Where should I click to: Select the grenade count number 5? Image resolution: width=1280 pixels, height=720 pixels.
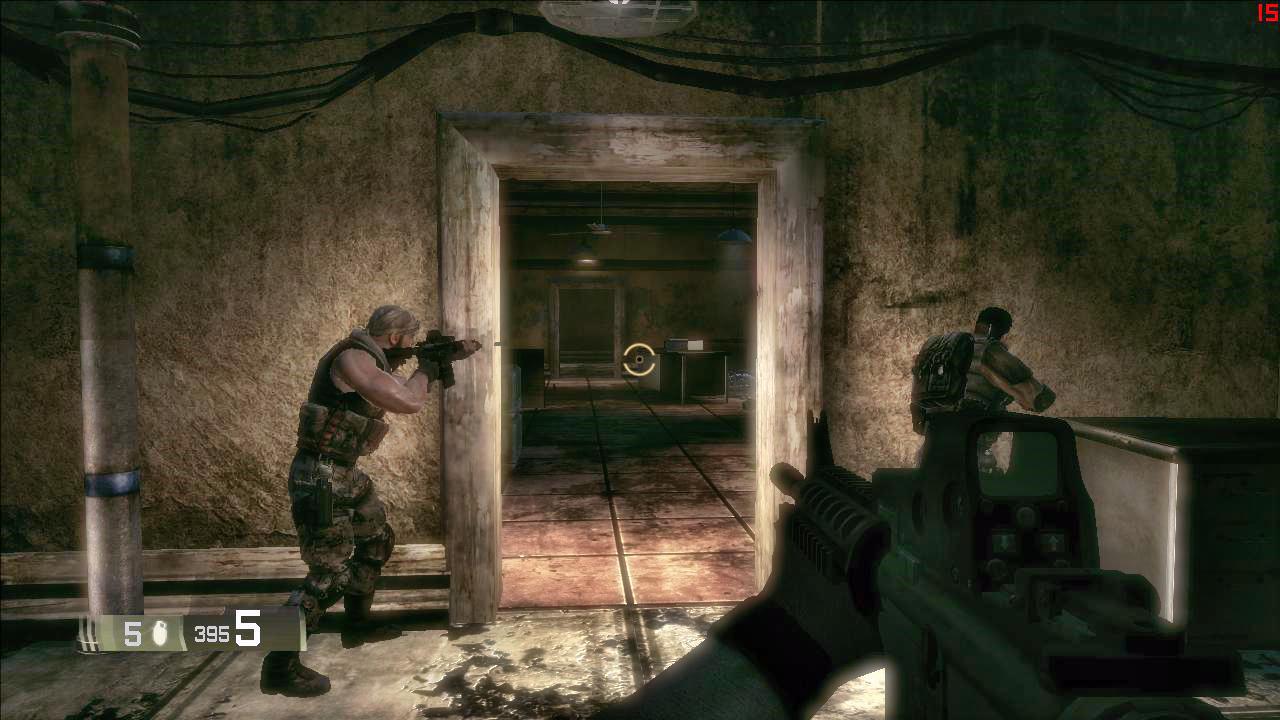coord(133,631)
